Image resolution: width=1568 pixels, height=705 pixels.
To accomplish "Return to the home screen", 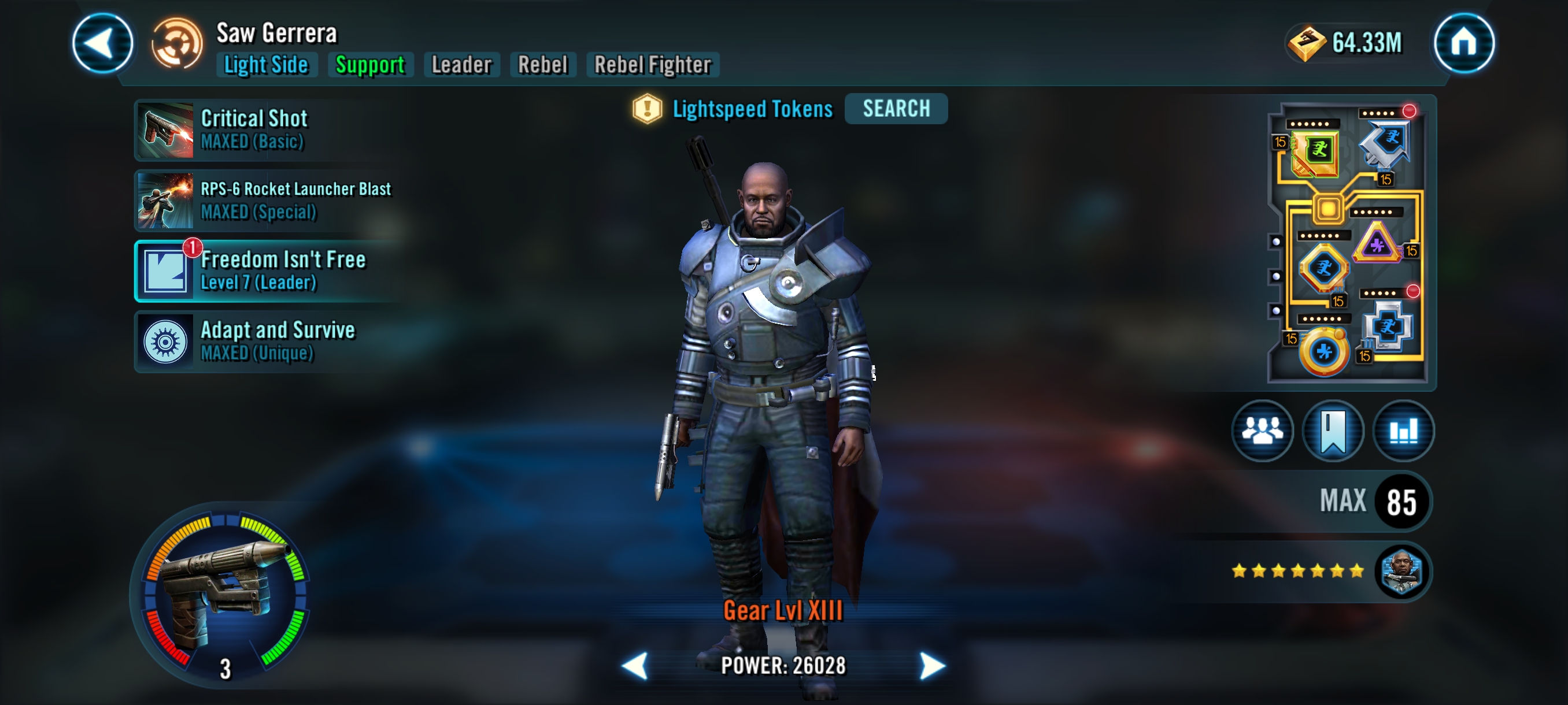I will (x=1463, y=43).
